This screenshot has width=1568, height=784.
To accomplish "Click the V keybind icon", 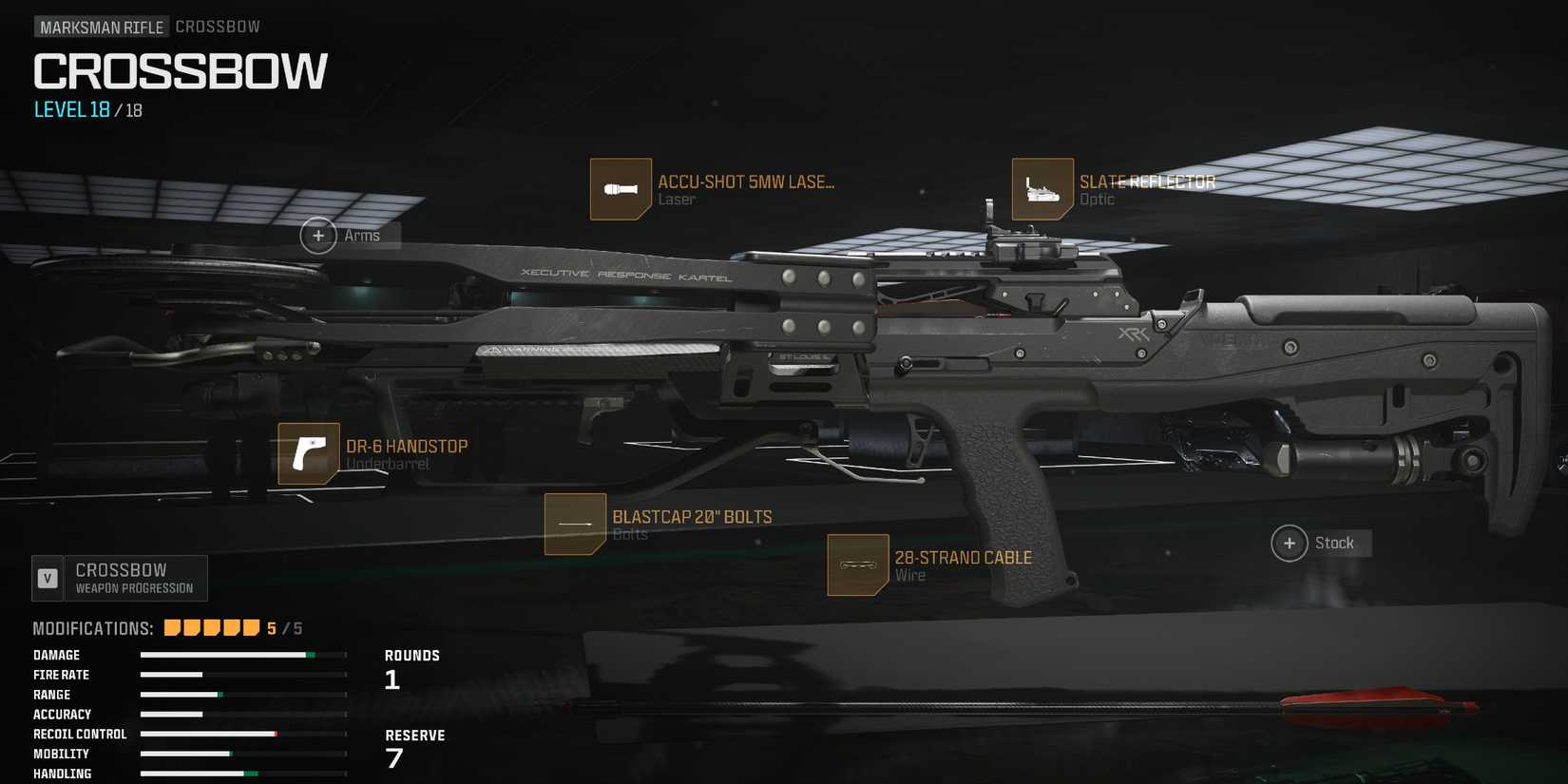I will coord(46,577).
